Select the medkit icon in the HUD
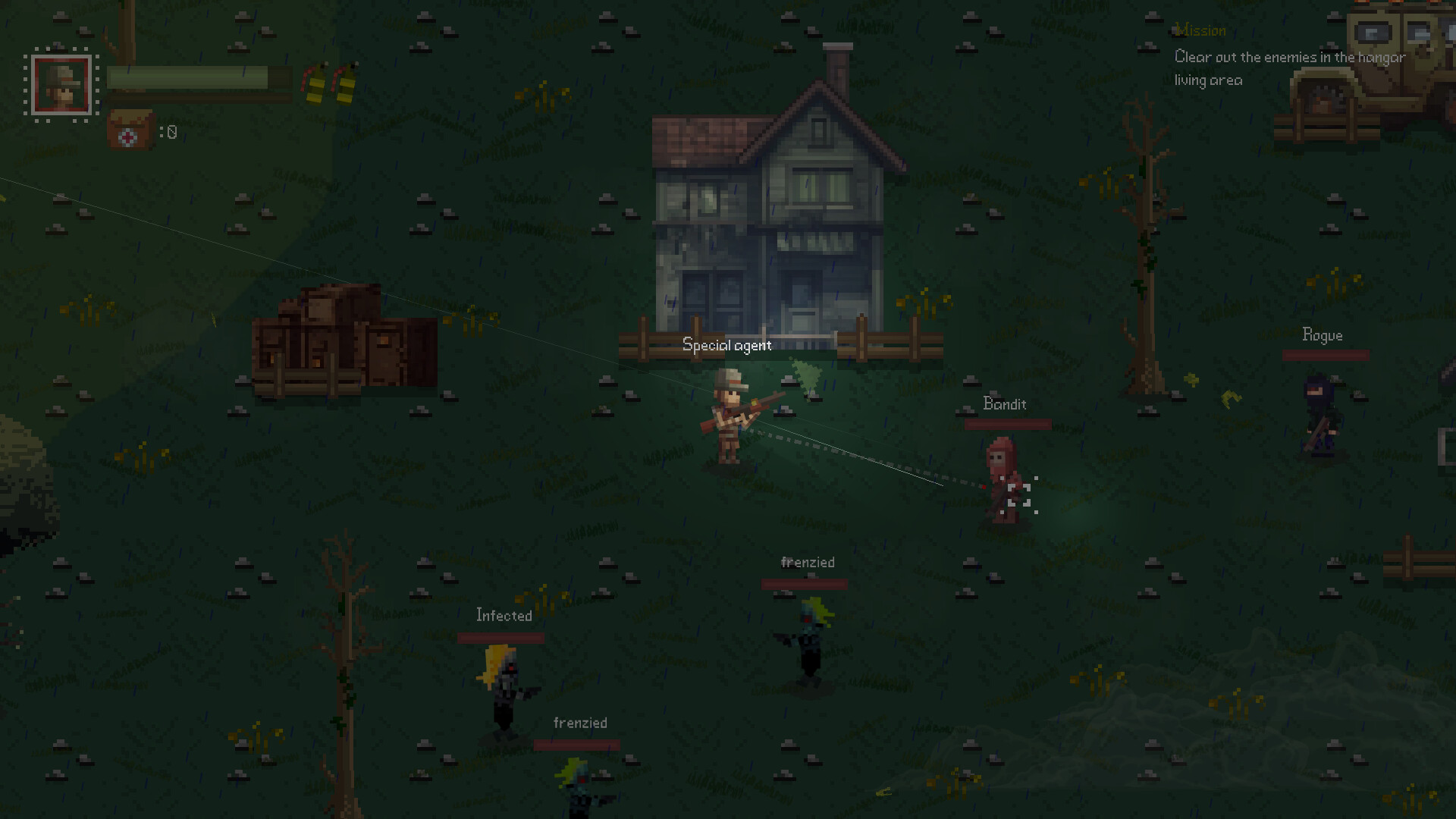 point(129,130)
